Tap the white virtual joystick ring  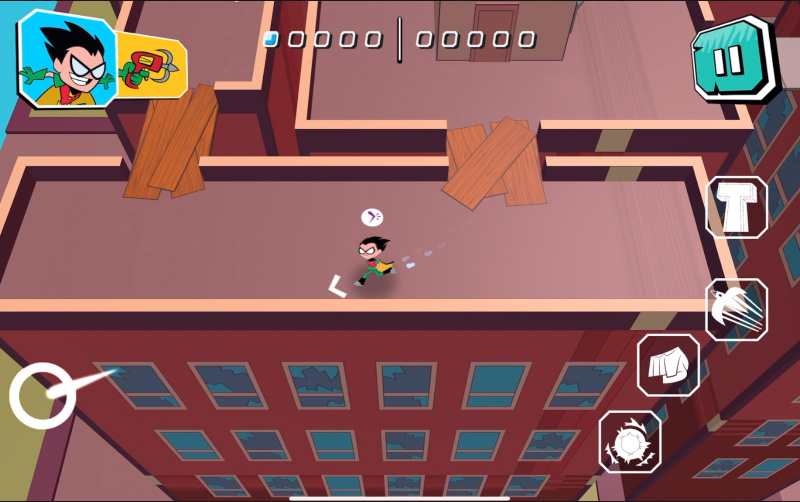click(43, 396)
